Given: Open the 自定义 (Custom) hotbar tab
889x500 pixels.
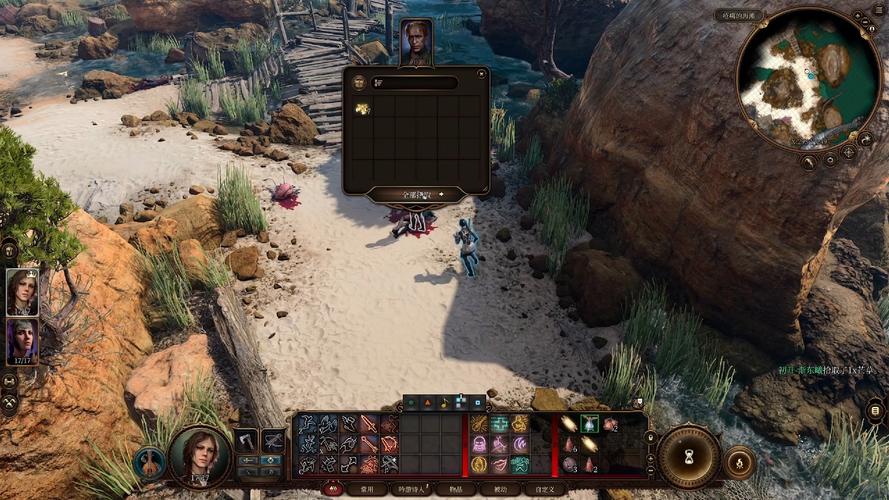Looking at the screenshot, I should (x=545, y=489).
